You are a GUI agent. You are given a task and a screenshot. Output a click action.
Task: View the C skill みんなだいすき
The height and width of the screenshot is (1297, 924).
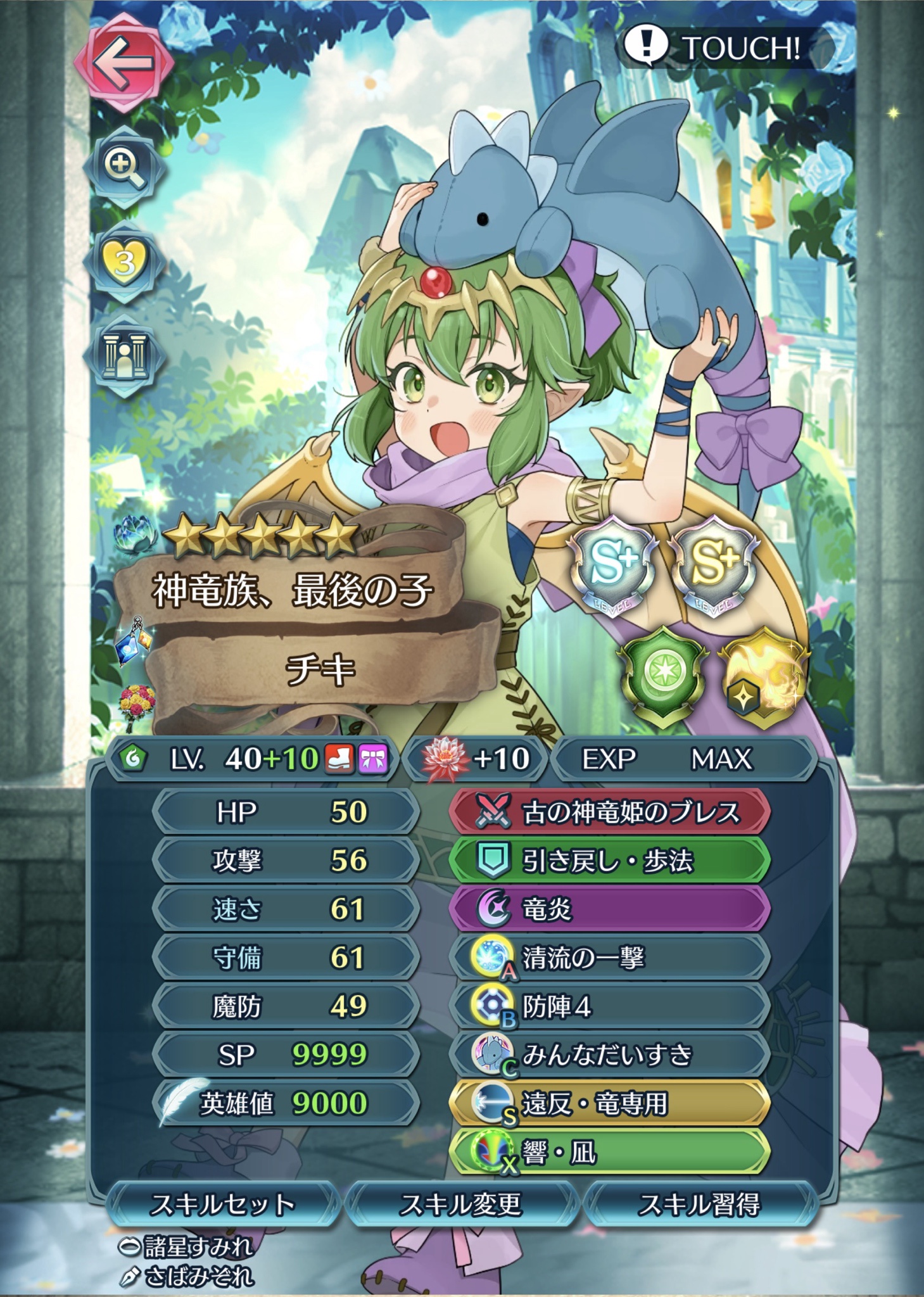tap(609, 1054)
